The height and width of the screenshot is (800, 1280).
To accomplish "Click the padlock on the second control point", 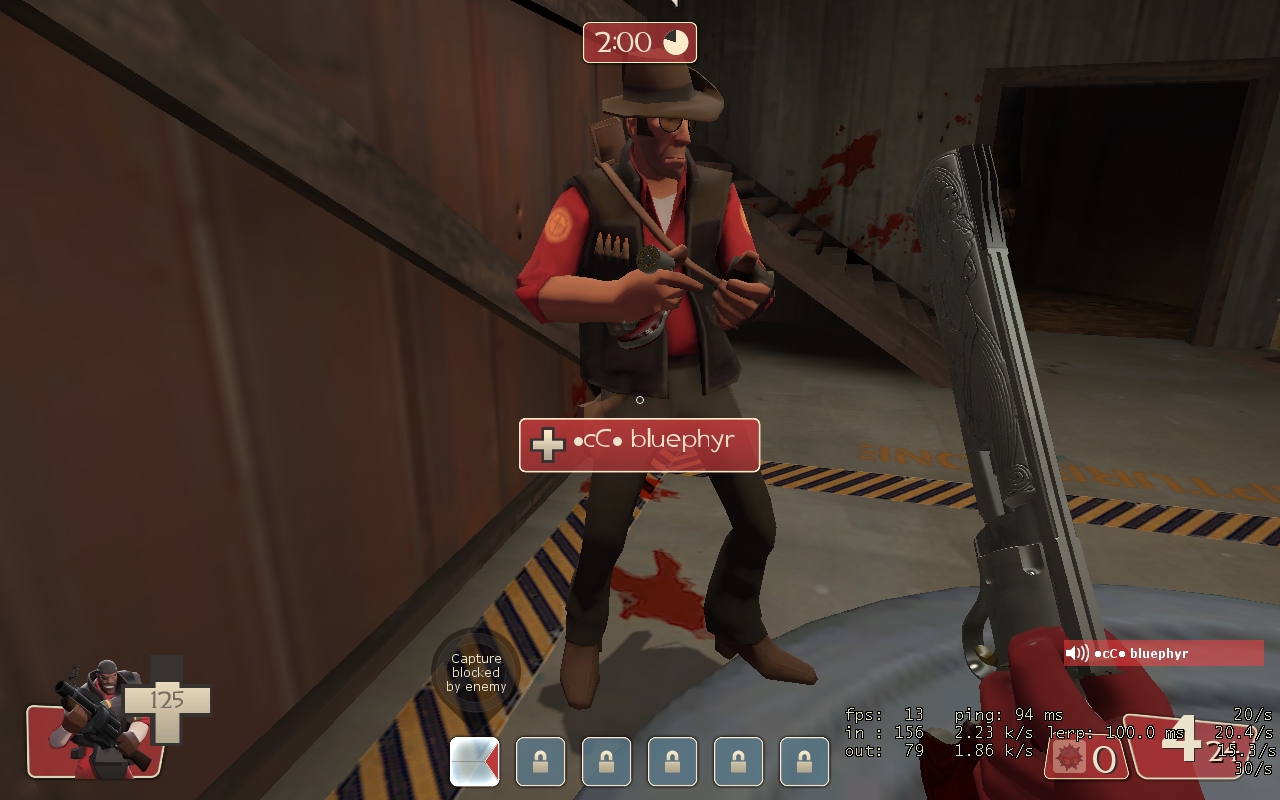I will 540,761.
